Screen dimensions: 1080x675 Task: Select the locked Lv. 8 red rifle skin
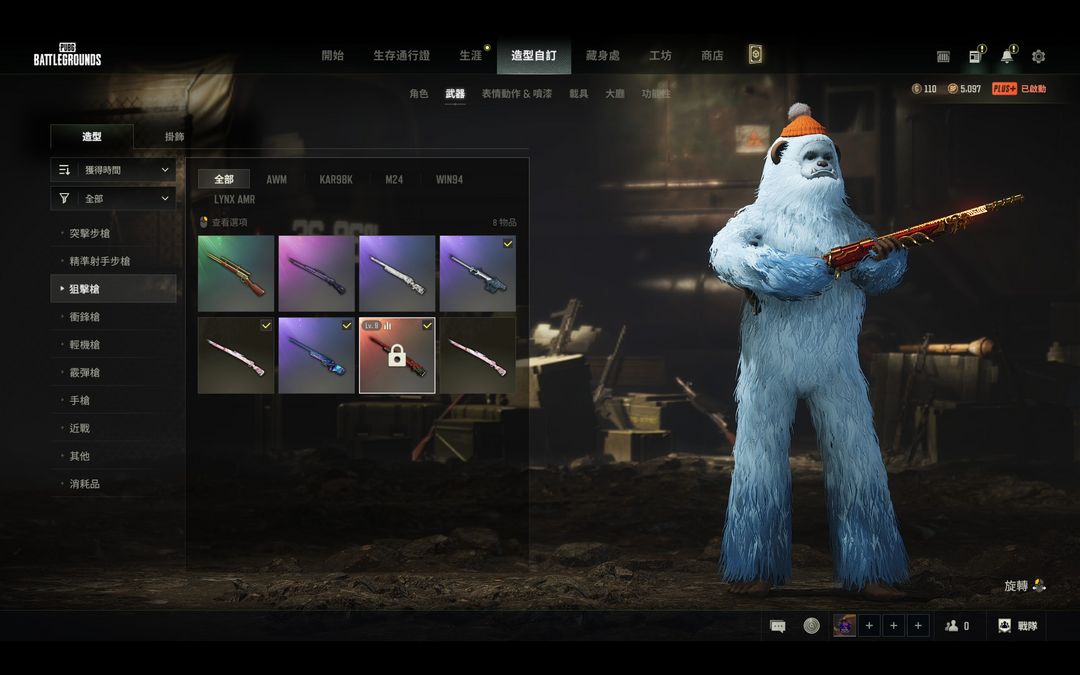pos(397,355)
